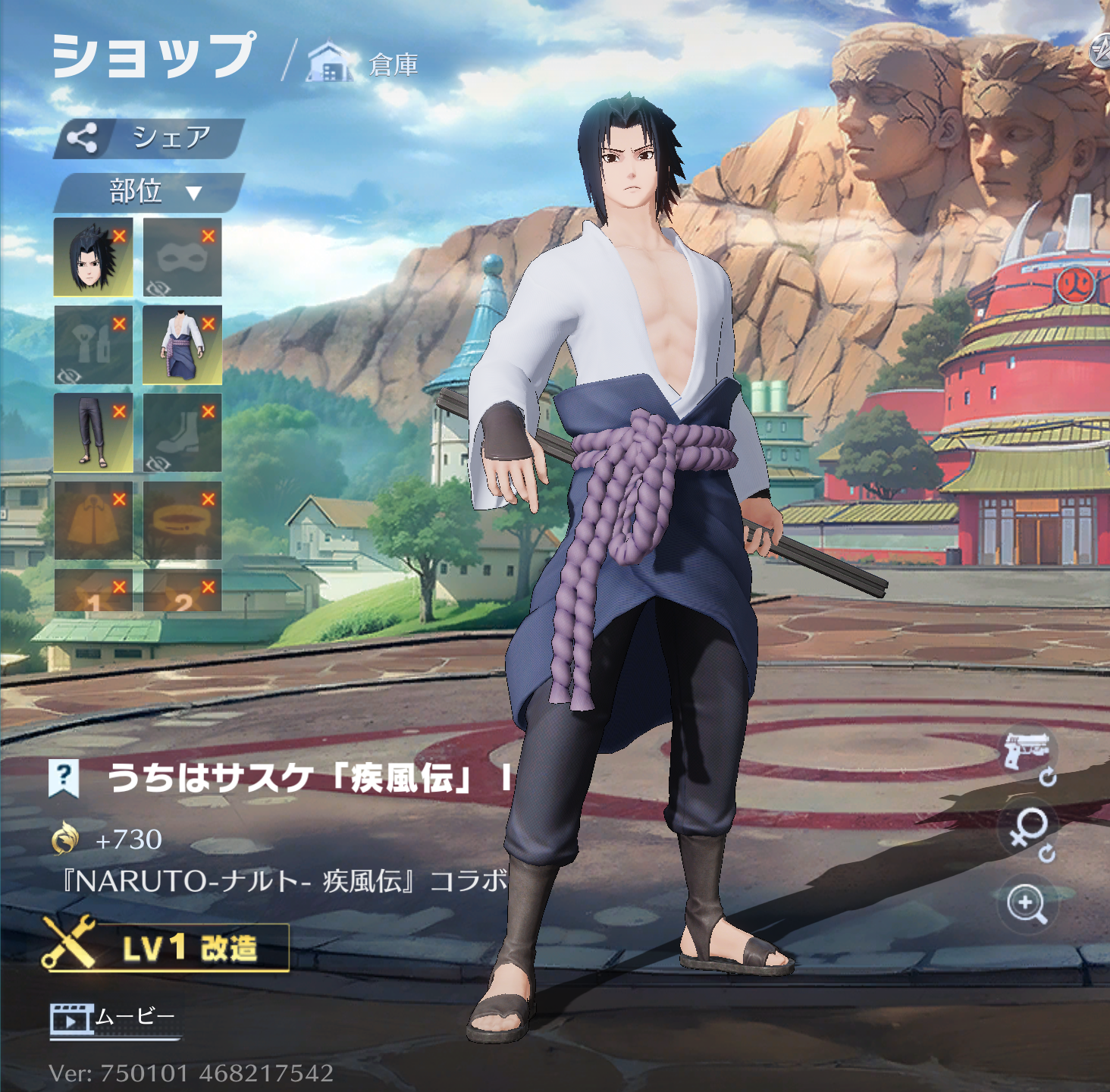Viewport: 1110px width, 1092px height.
Task: Switch character gender with the gender icon
Action: tap(1028, 829)
